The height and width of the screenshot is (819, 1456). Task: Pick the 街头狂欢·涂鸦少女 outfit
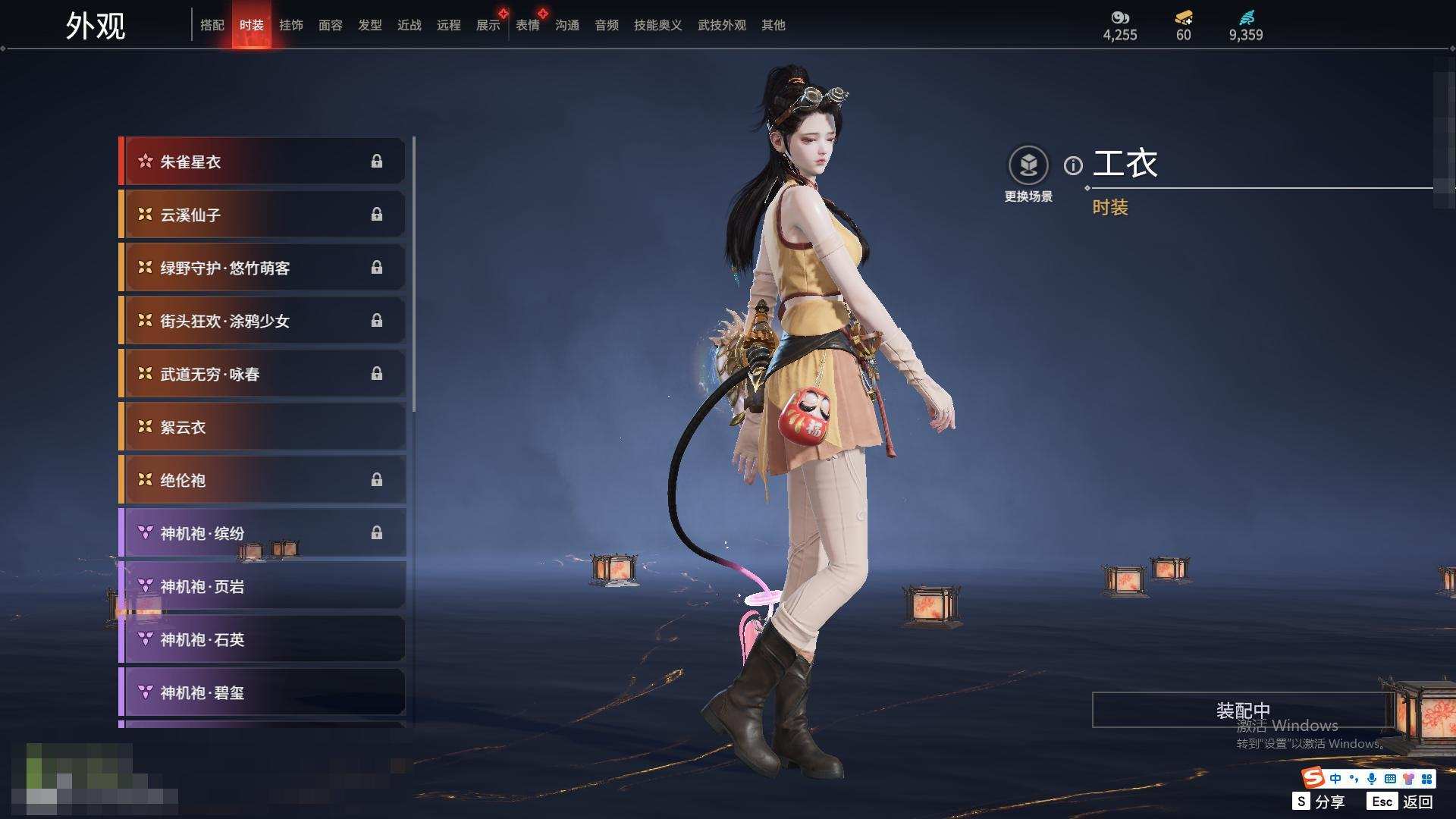(x=262, y=321)
